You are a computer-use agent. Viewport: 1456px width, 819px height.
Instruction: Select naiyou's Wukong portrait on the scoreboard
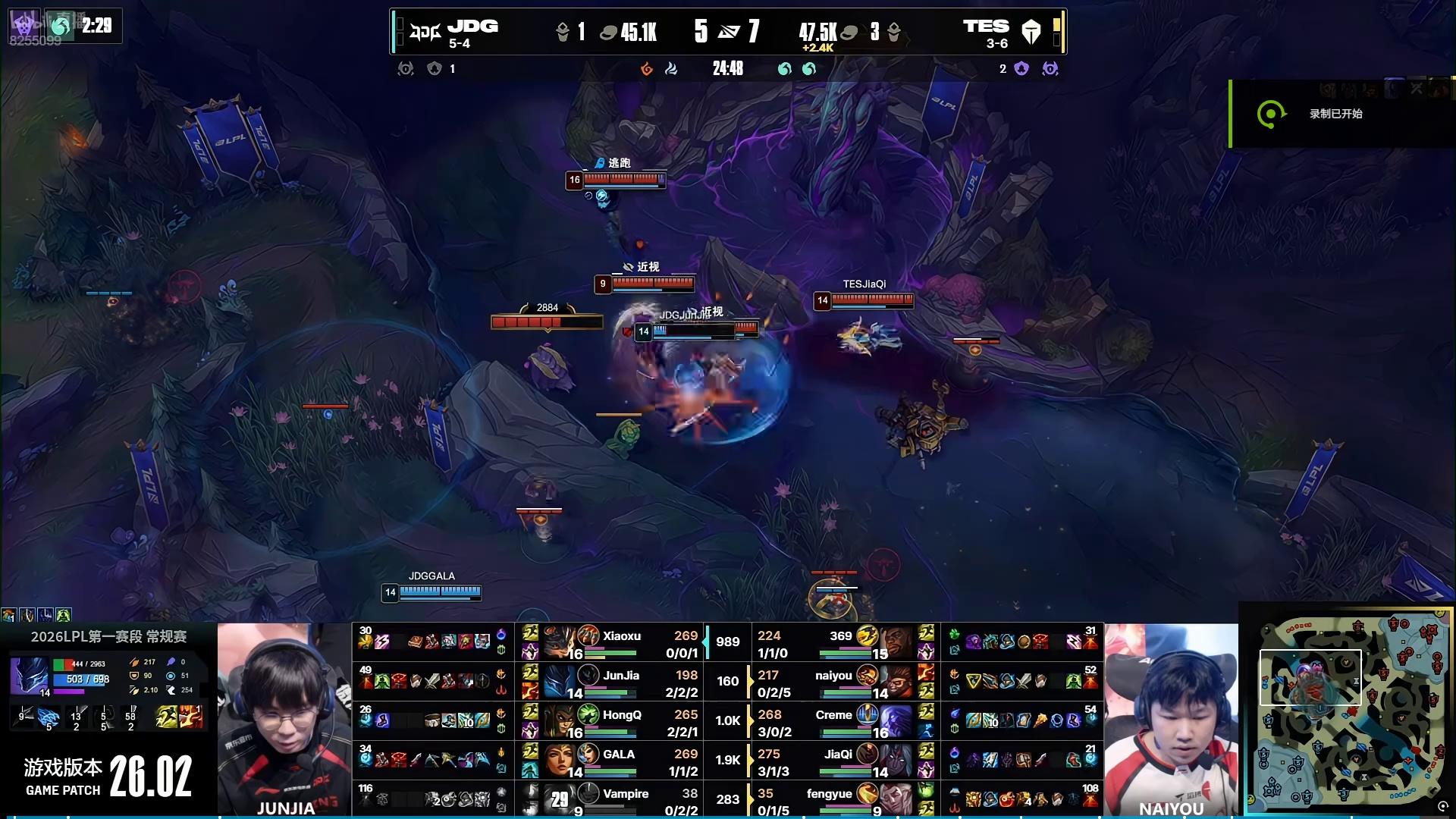[x=895, y=681]
